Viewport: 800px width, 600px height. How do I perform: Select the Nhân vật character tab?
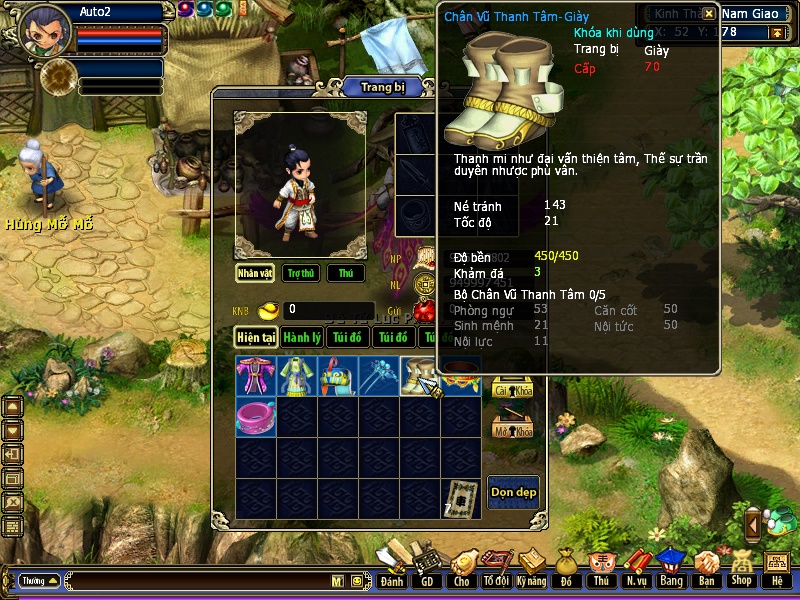[x=255, y=273]
